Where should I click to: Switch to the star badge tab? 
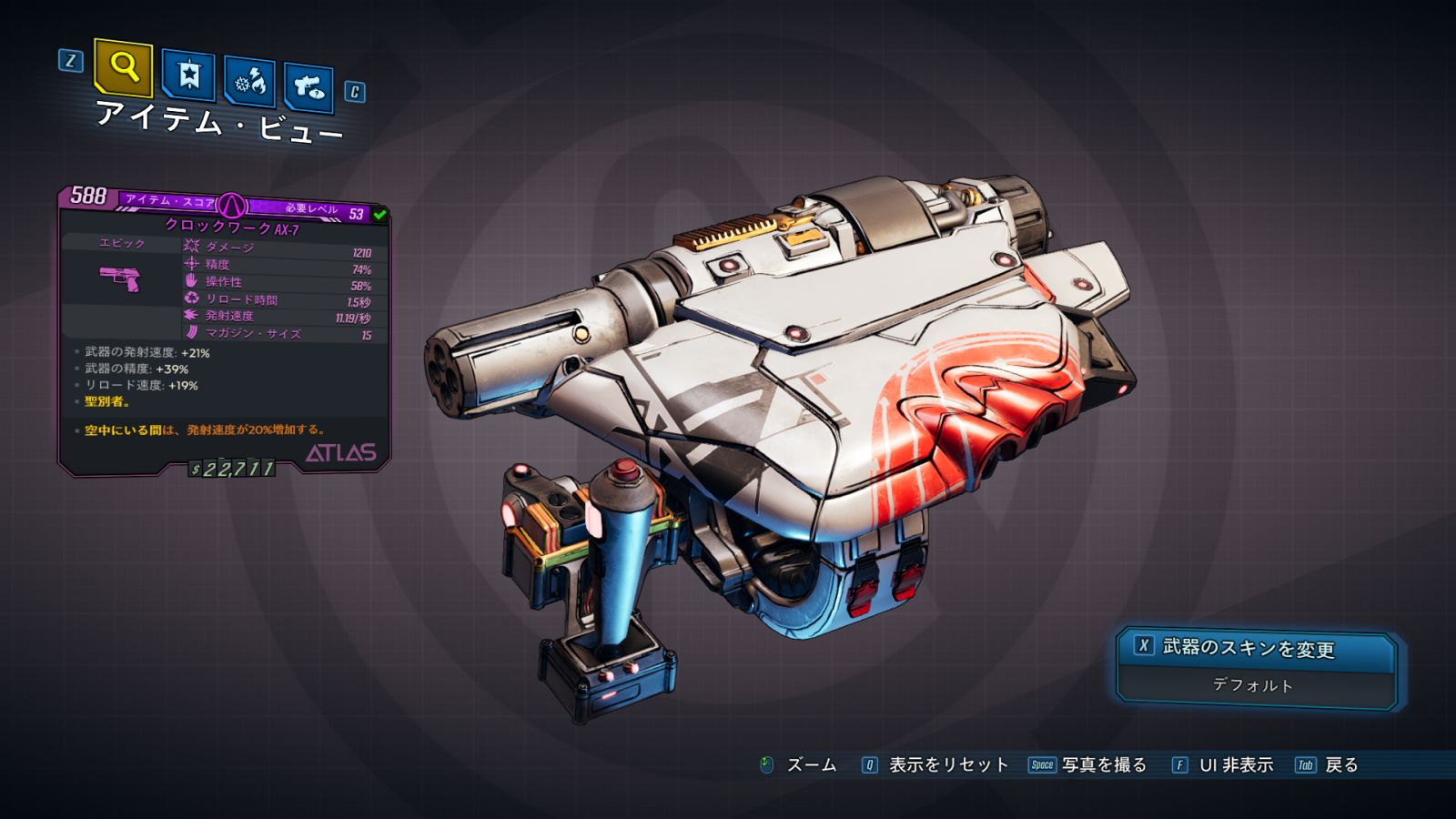coord(188,76)
